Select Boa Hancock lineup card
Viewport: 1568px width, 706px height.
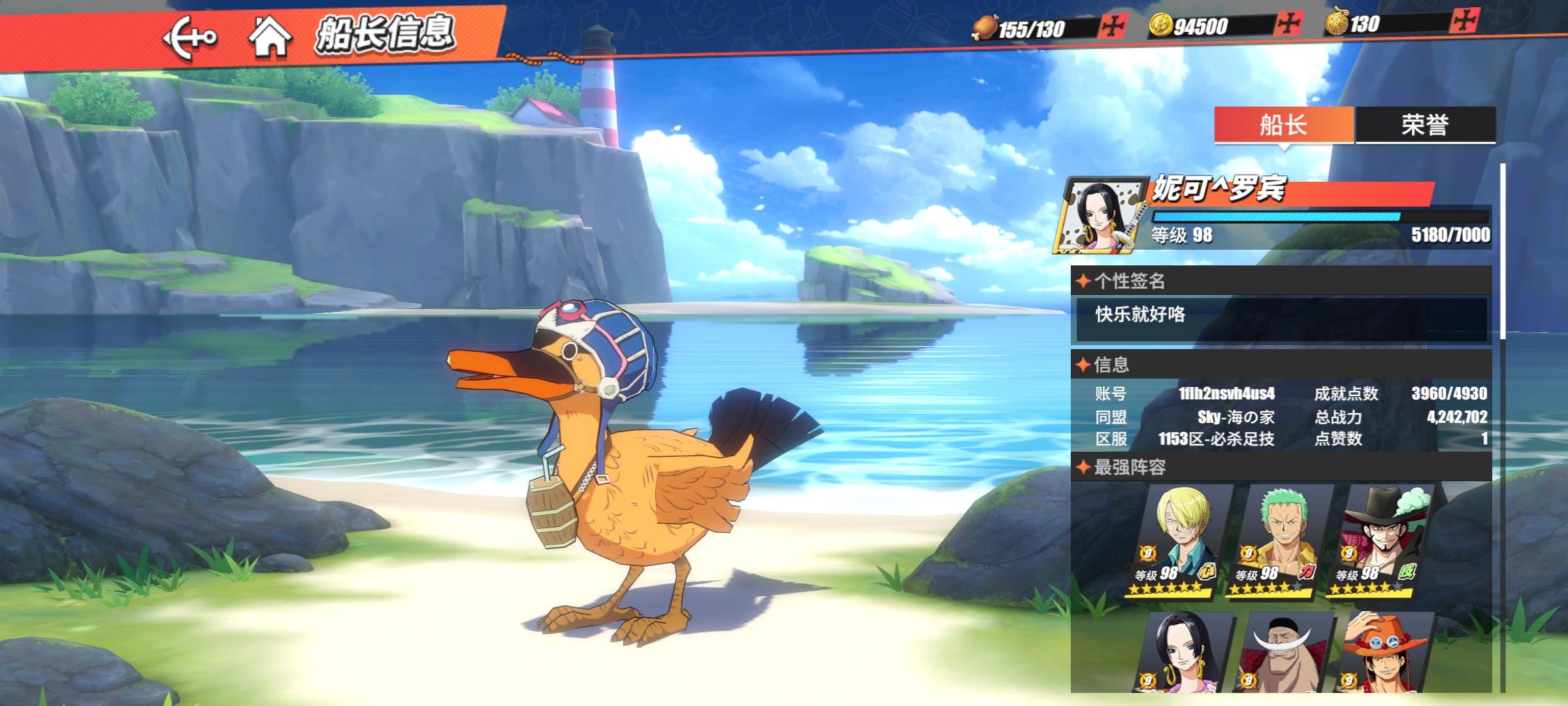[x=1181, y=652]
